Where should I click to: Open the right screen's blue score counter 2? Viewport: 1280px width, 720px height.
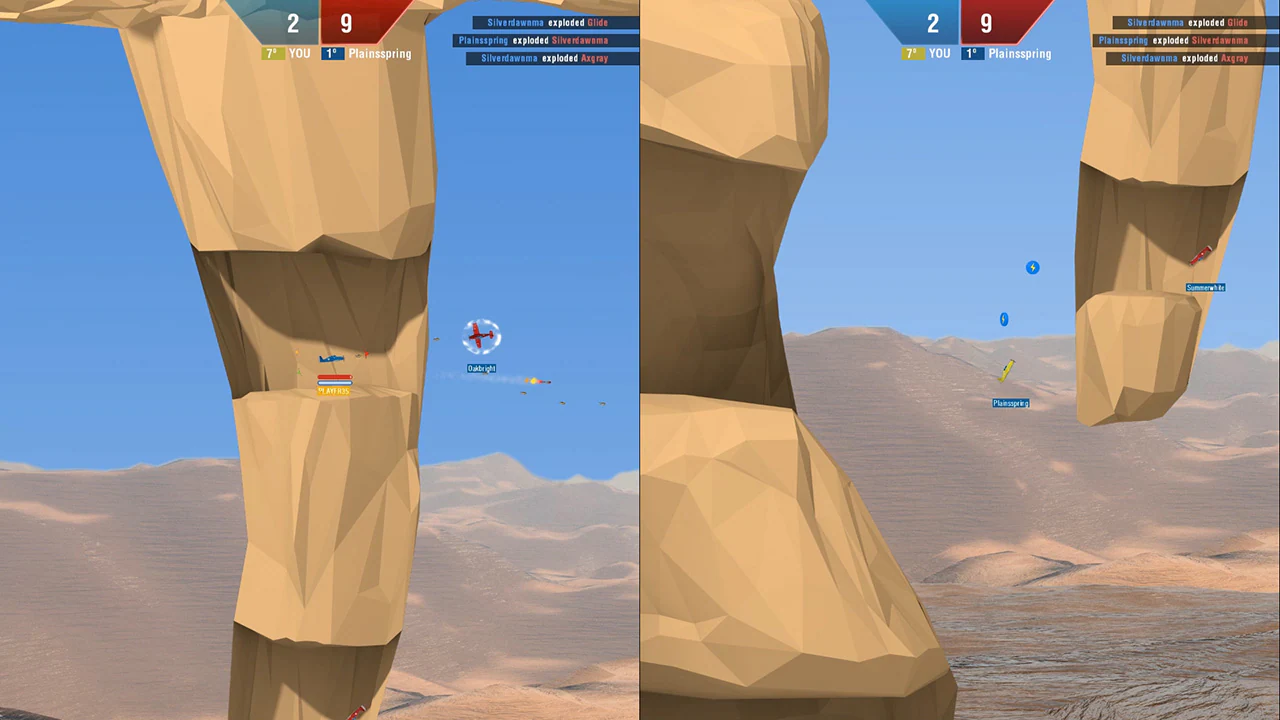(933, 23)
